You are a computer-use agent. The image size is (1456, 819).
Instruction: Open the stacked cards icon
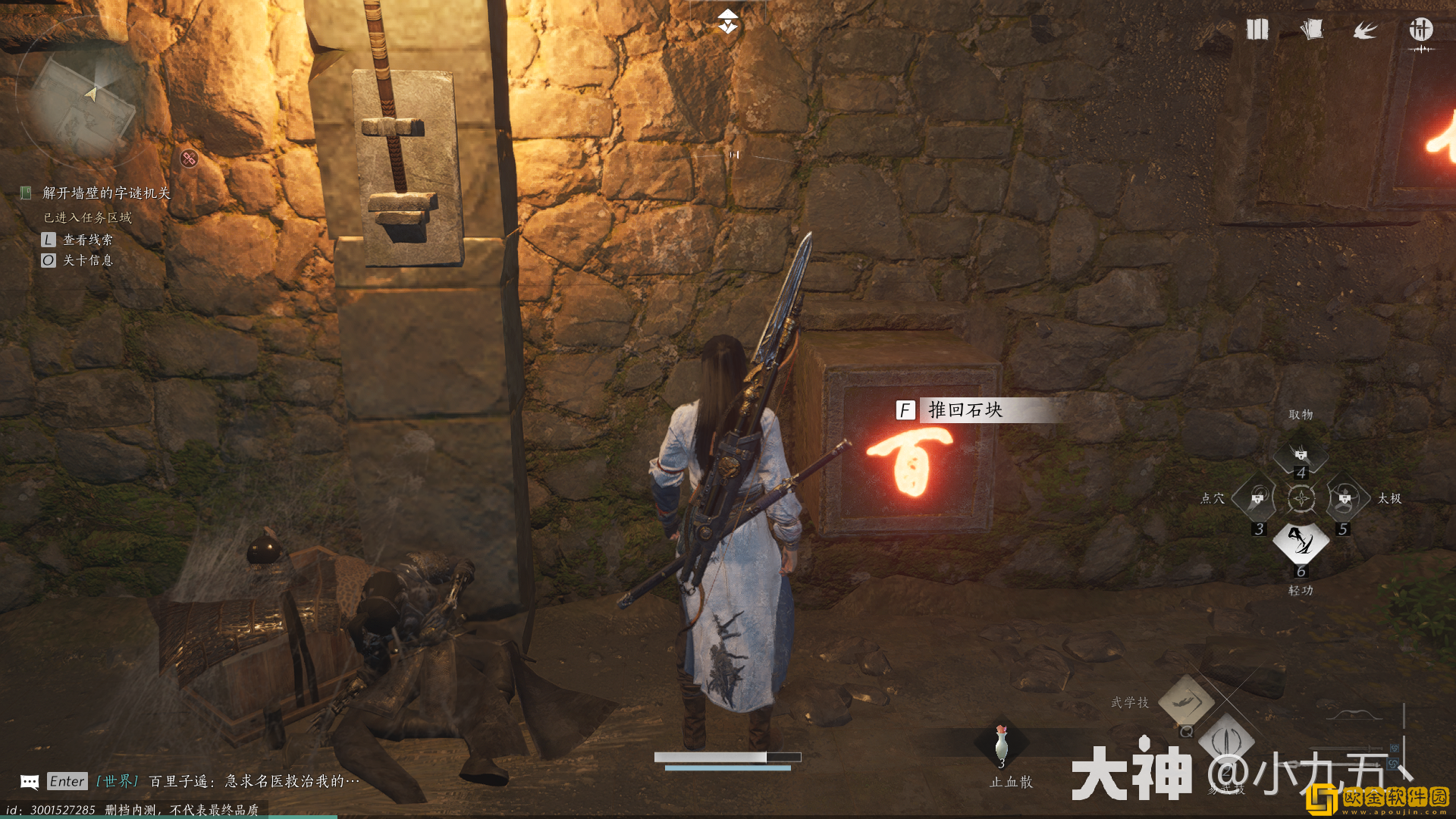[x=1311, y=30]
